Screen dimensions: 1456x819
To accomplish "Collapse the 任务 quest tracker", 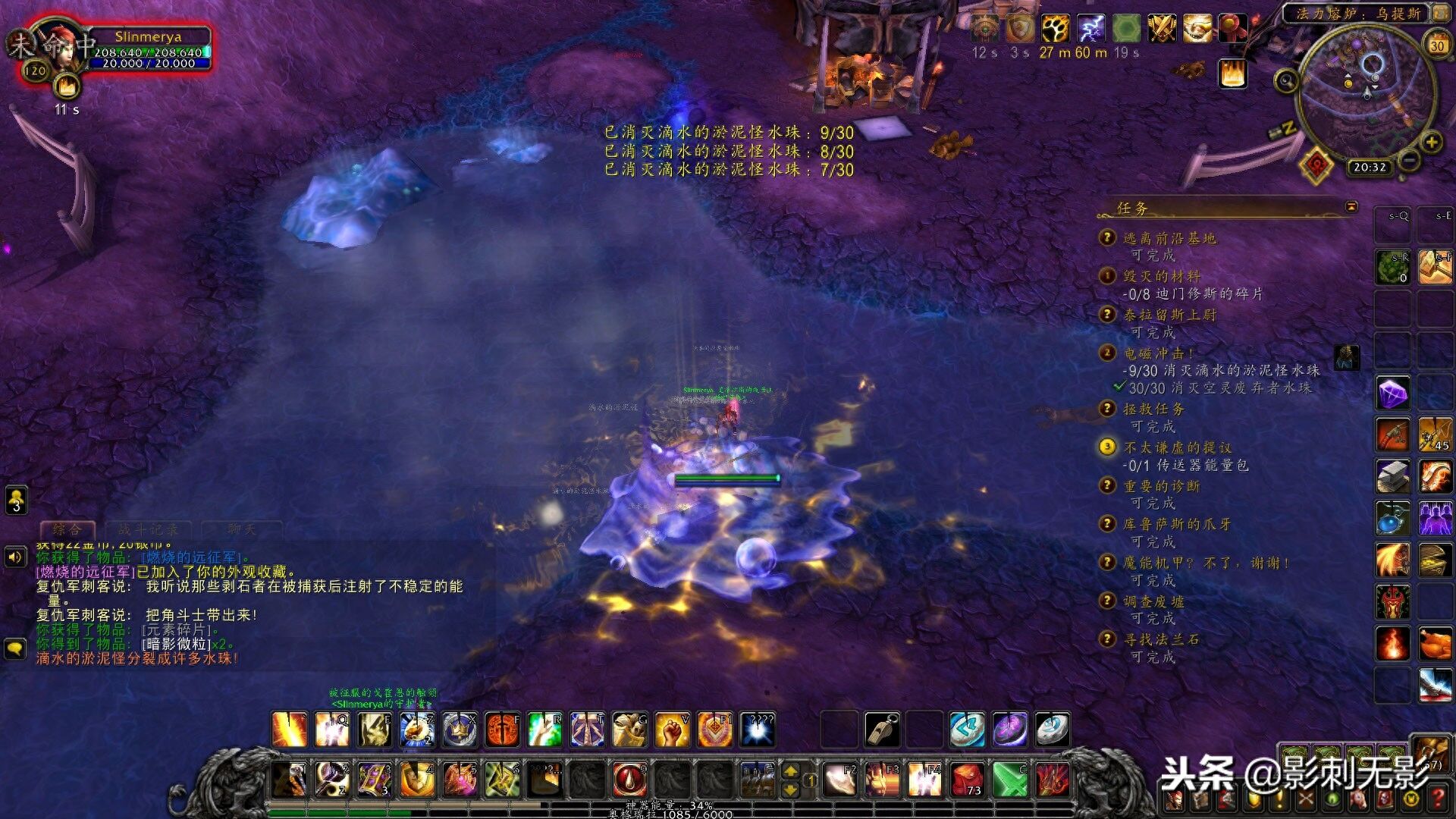I will 1351,206.
